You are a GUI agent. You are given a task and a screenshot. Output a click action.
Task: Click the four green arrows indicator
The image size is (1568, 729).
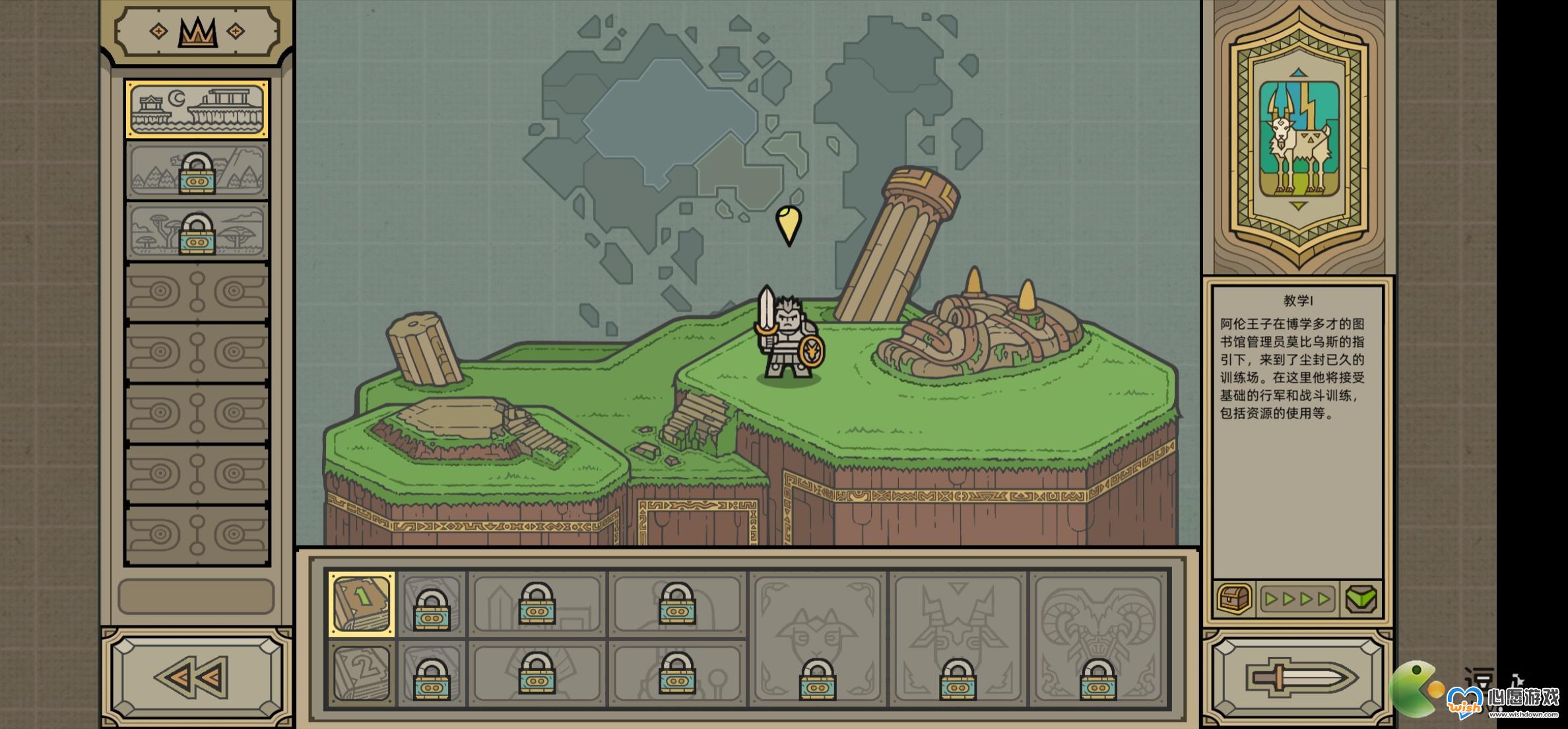coord(1297,599)
